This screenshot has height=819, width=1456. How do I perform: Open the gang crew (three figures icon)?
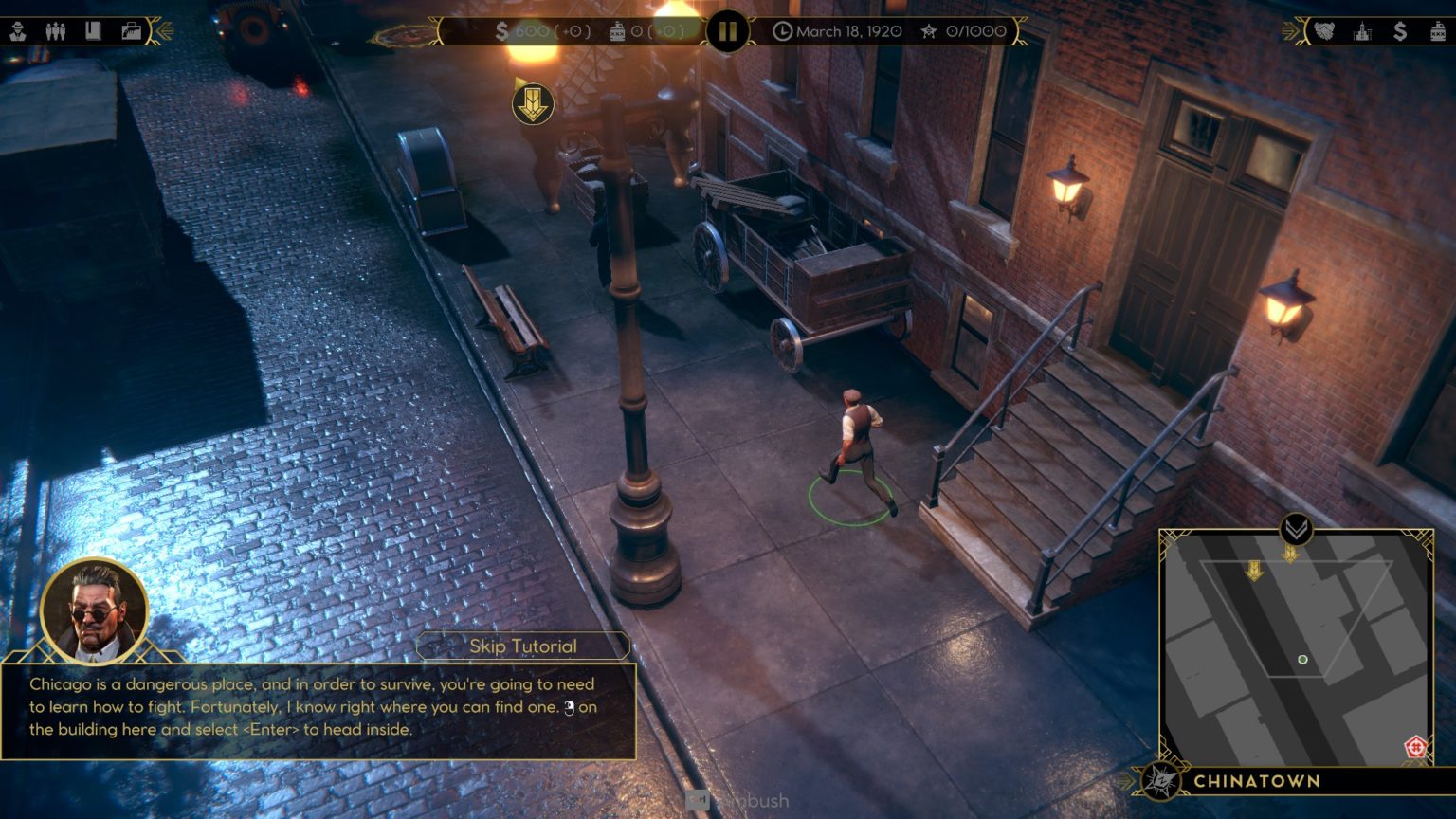tap(55, 31)
